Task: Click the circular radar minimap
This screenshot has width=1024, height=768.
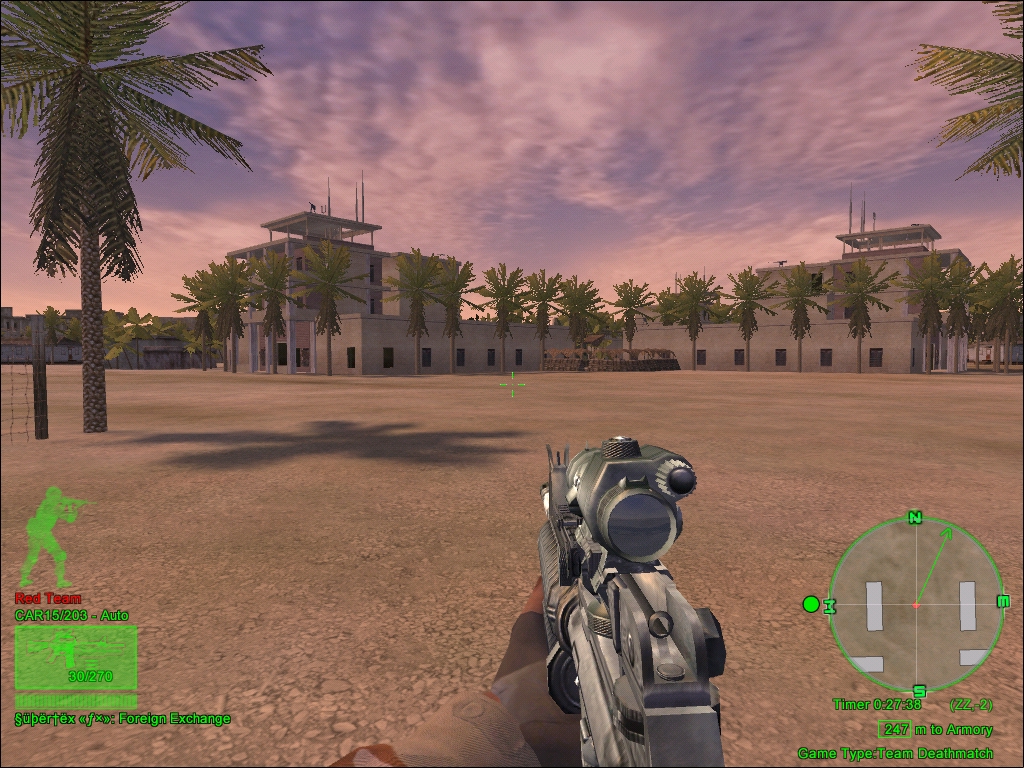Action: click(915, 604)
